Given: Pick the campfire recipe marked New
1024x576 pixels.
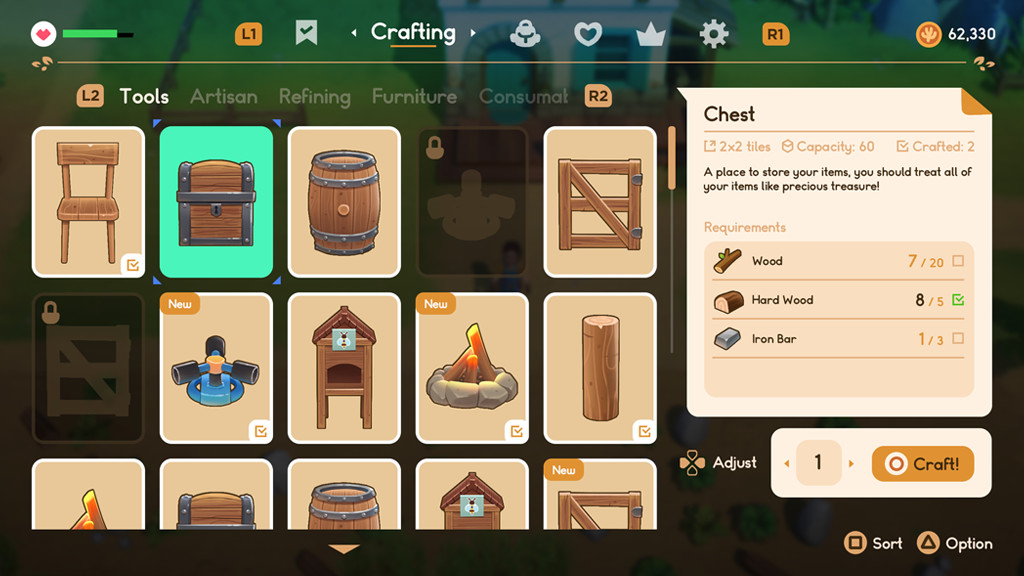Looking at the screenshot, I should [x=472, y=368].
